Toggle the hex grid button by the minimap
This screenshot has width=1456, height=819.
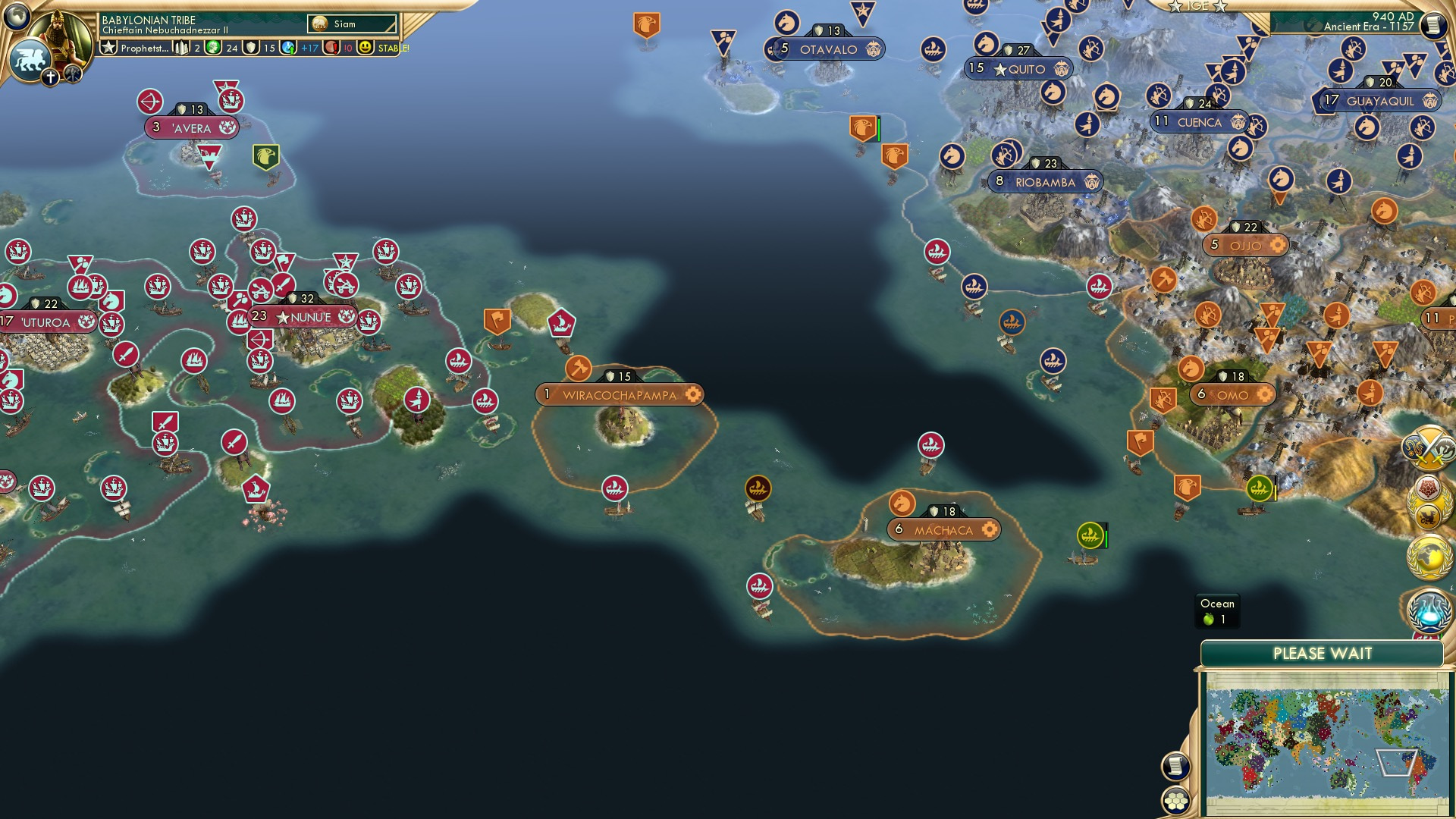pos(1176,801)
